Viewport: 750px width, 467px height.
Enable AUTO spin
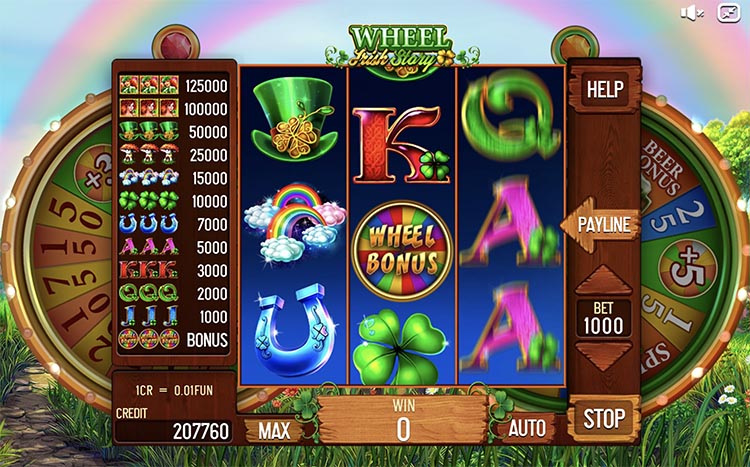click(527, 429)
